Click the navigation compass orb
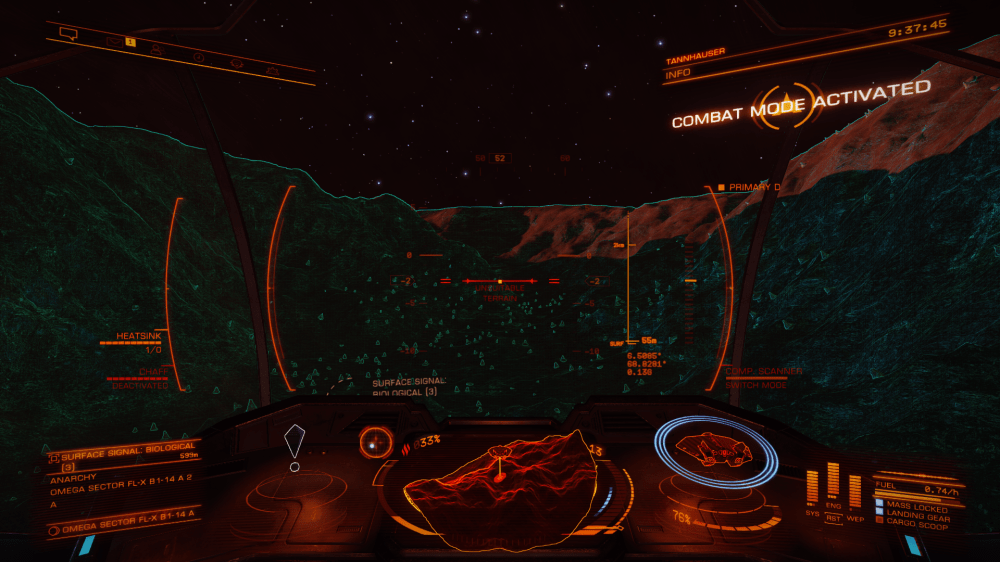 tap(376, 441)
